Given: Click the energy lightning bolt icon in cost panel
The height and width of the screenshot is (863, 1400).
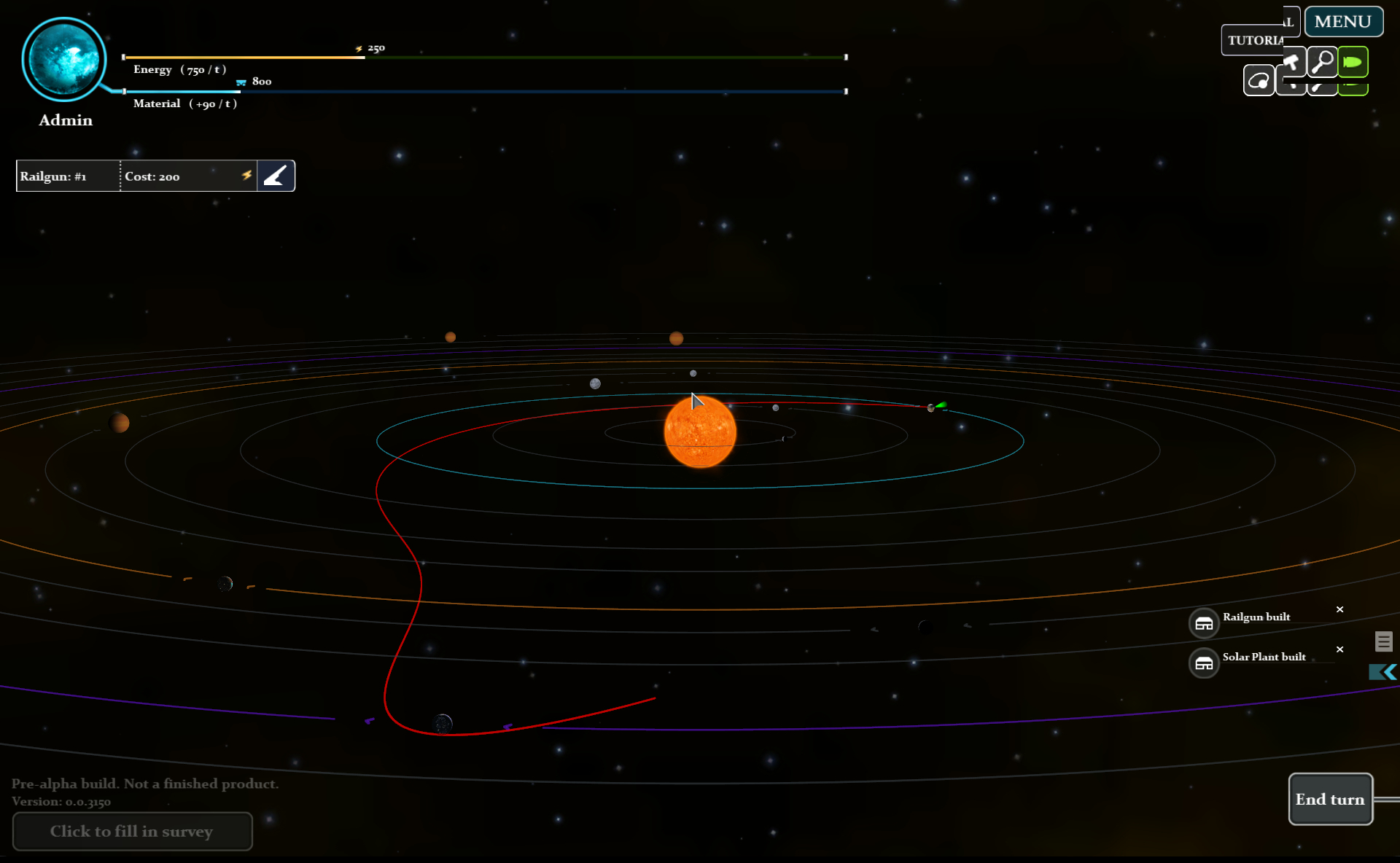Looking at the screenshot, I should coord(247,175).
